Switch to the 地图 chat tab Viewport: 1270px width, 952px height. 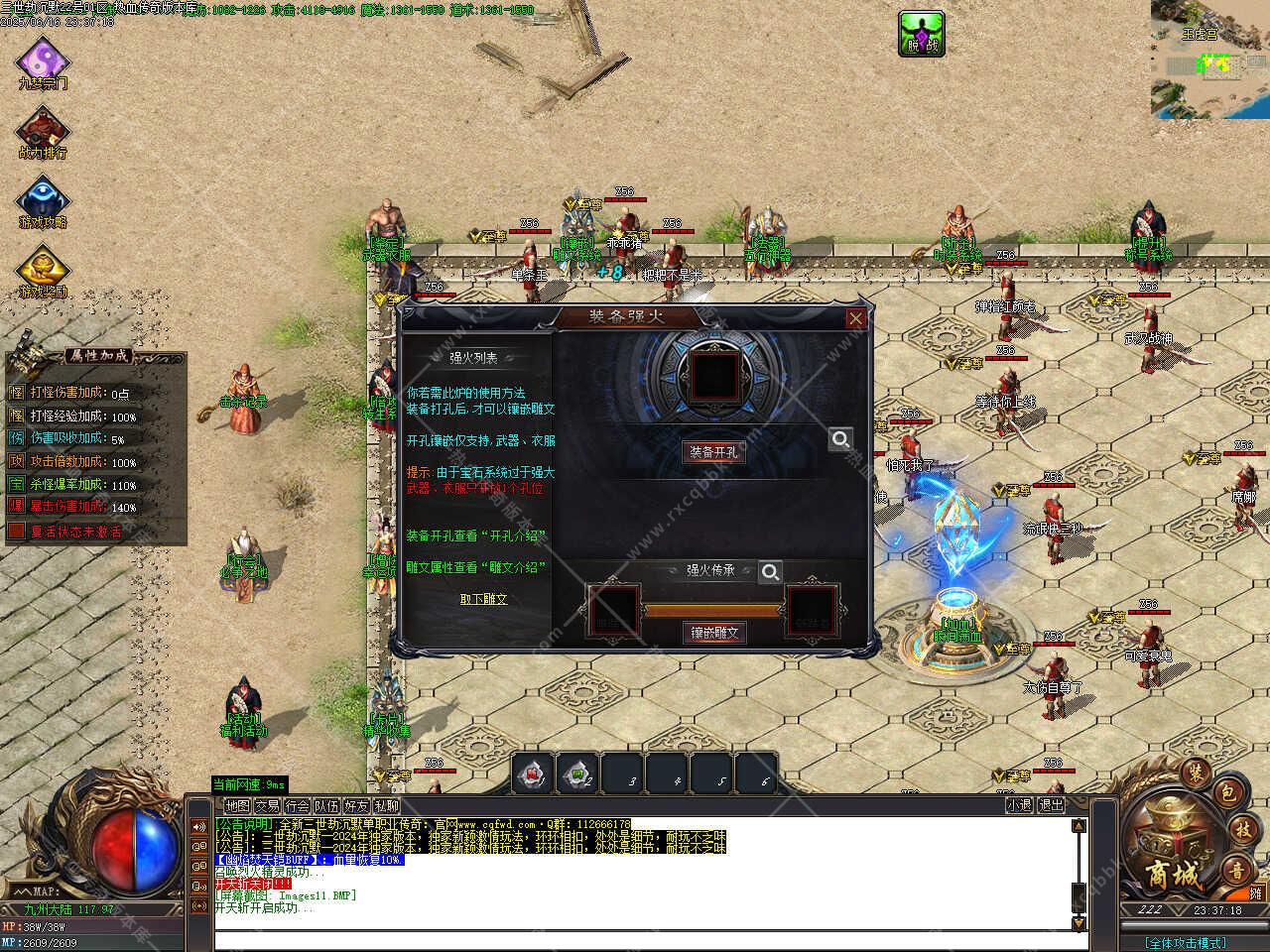point(237,806)
